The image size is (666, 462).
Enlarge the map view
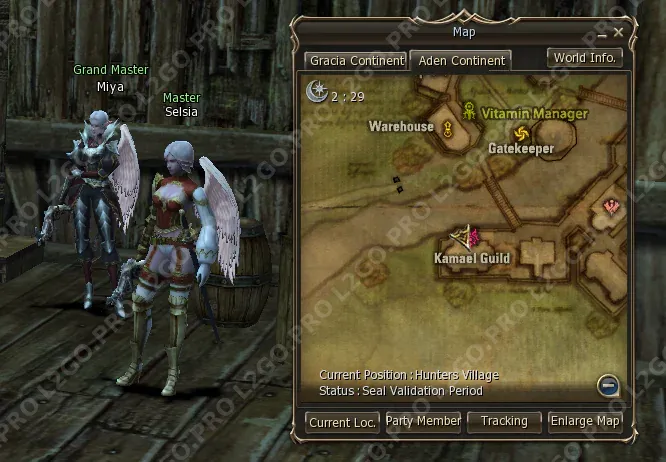(x=585, y=422)
